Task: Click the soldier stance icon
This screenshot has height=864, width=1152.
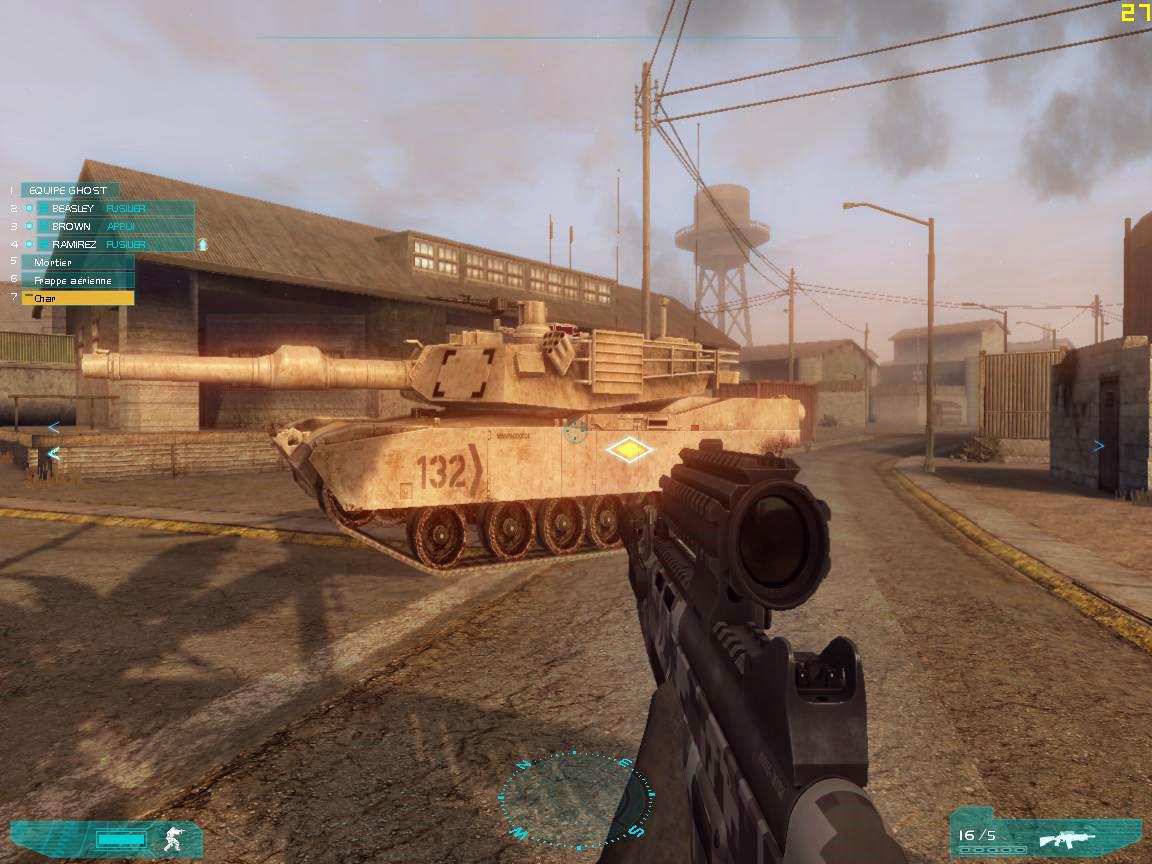Action: coord(173,838)
